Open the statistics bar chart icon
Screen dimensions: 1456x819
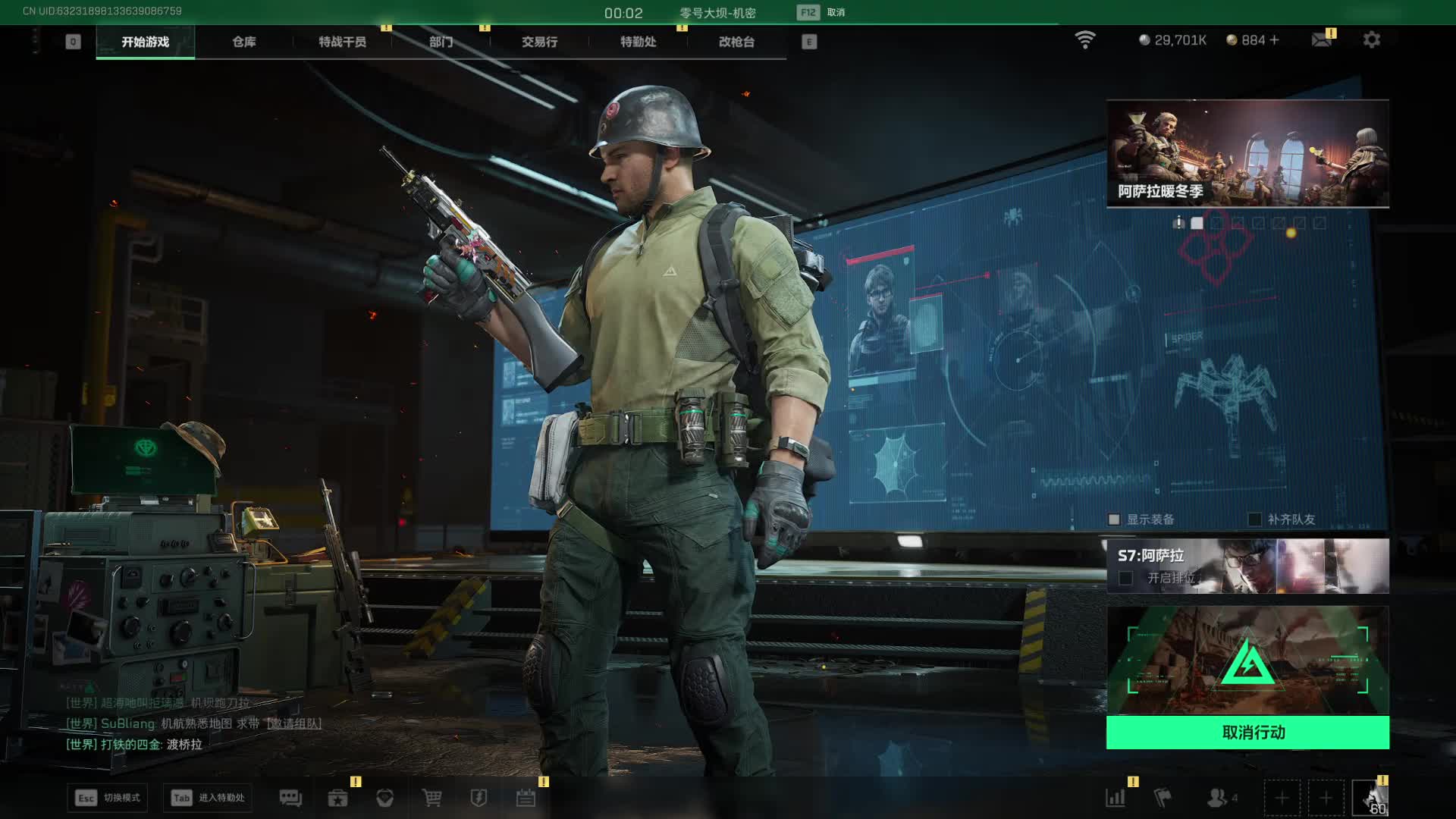[1116, 798]
